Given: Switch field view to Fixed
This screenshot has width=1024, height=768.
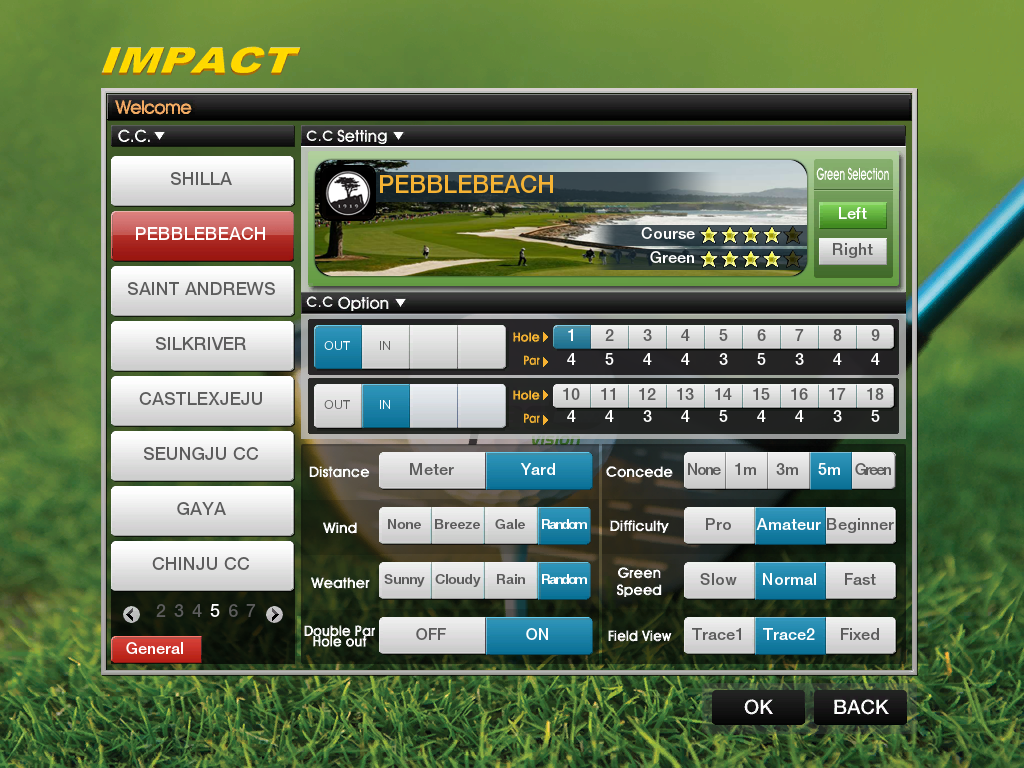Looking at the screenshot, I should click(860, 635).
